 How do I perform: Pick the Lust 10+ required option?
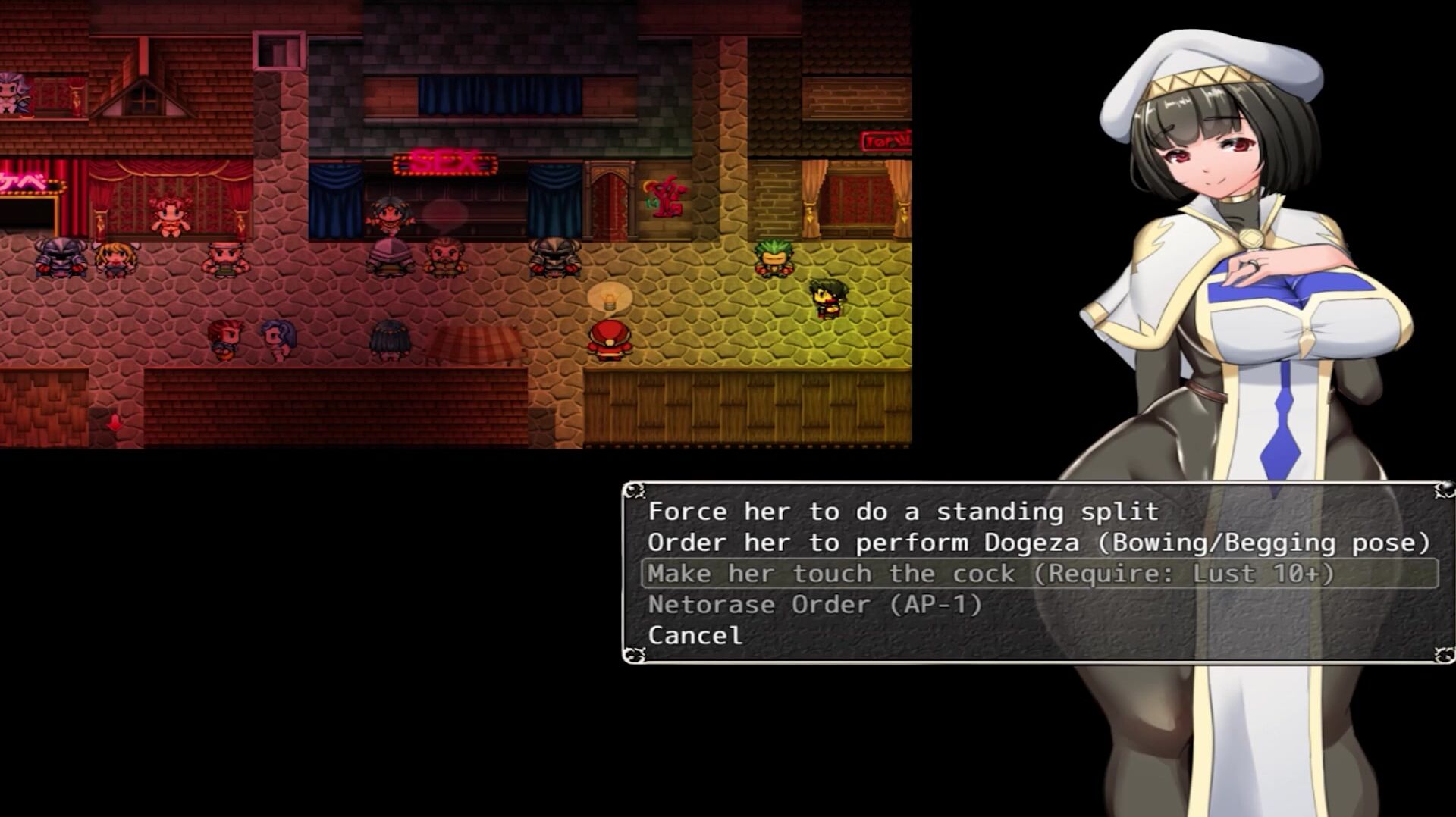pos(990,574)
